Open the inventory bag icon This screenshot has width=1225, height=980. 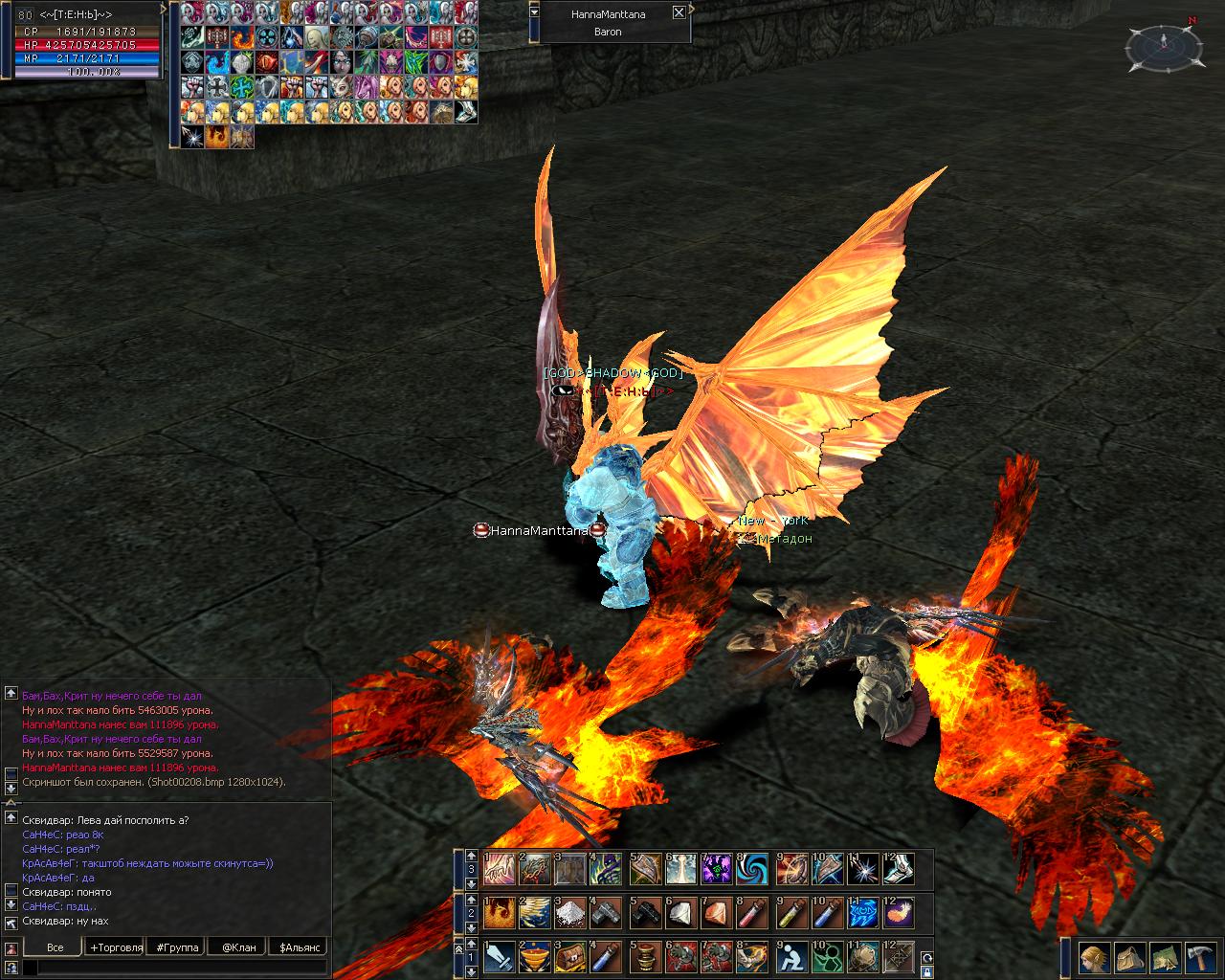pyautogui.click(x=1129, y=957)
